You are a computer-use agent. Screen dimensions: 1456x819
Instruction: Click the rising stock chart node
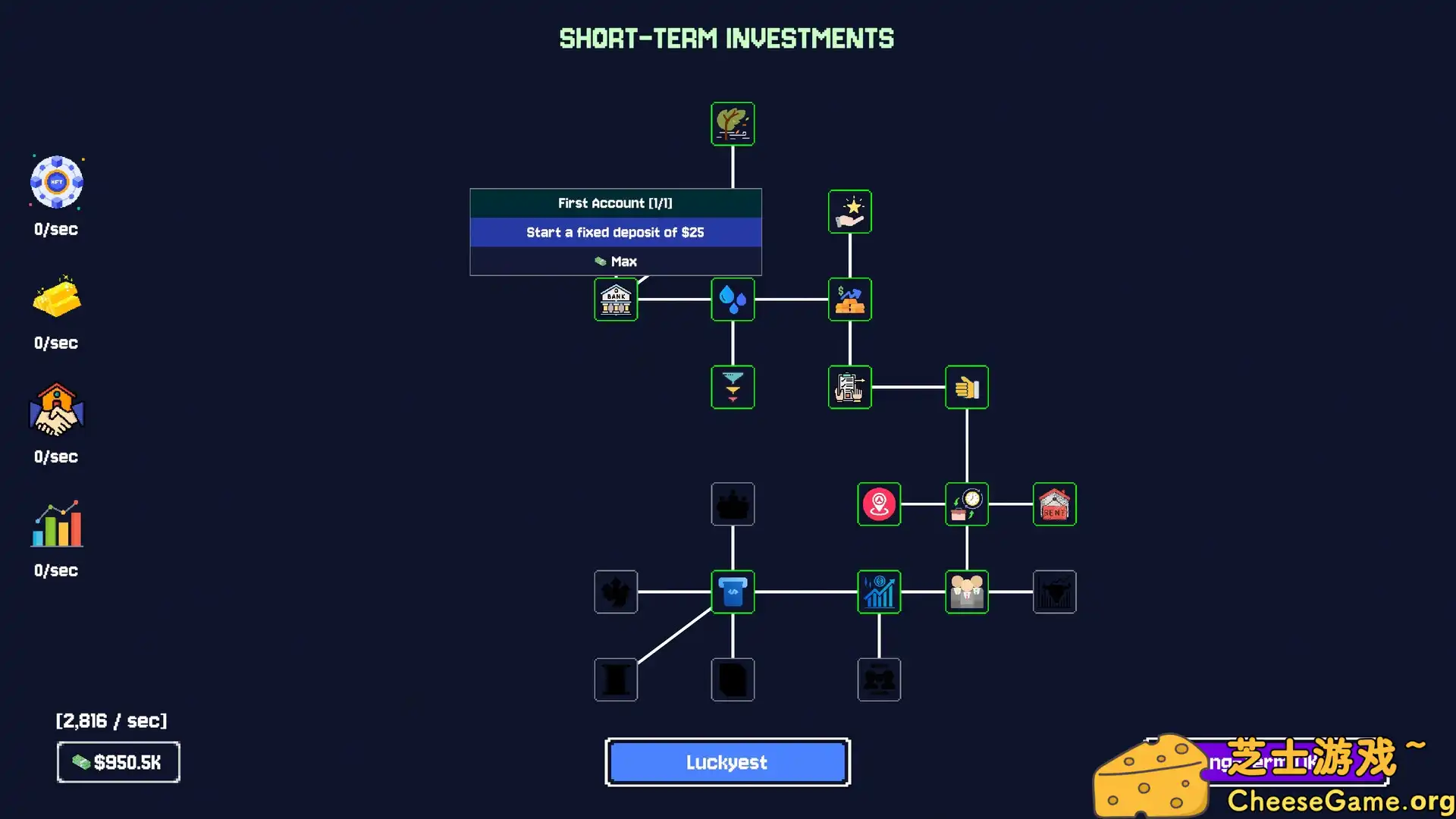click(879, 592)
